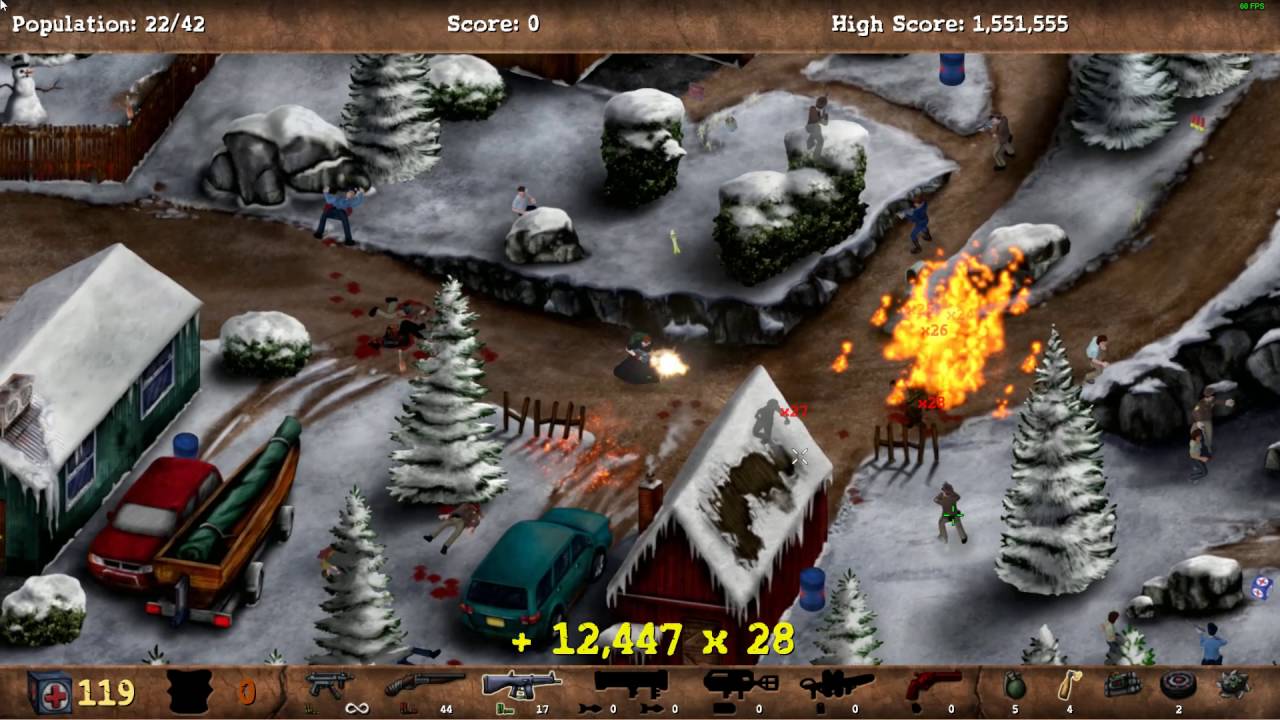The width and height of the screenshot is (1280, 720).
Task: Click the black body armor silhouette
Action: tap(189, 691)
